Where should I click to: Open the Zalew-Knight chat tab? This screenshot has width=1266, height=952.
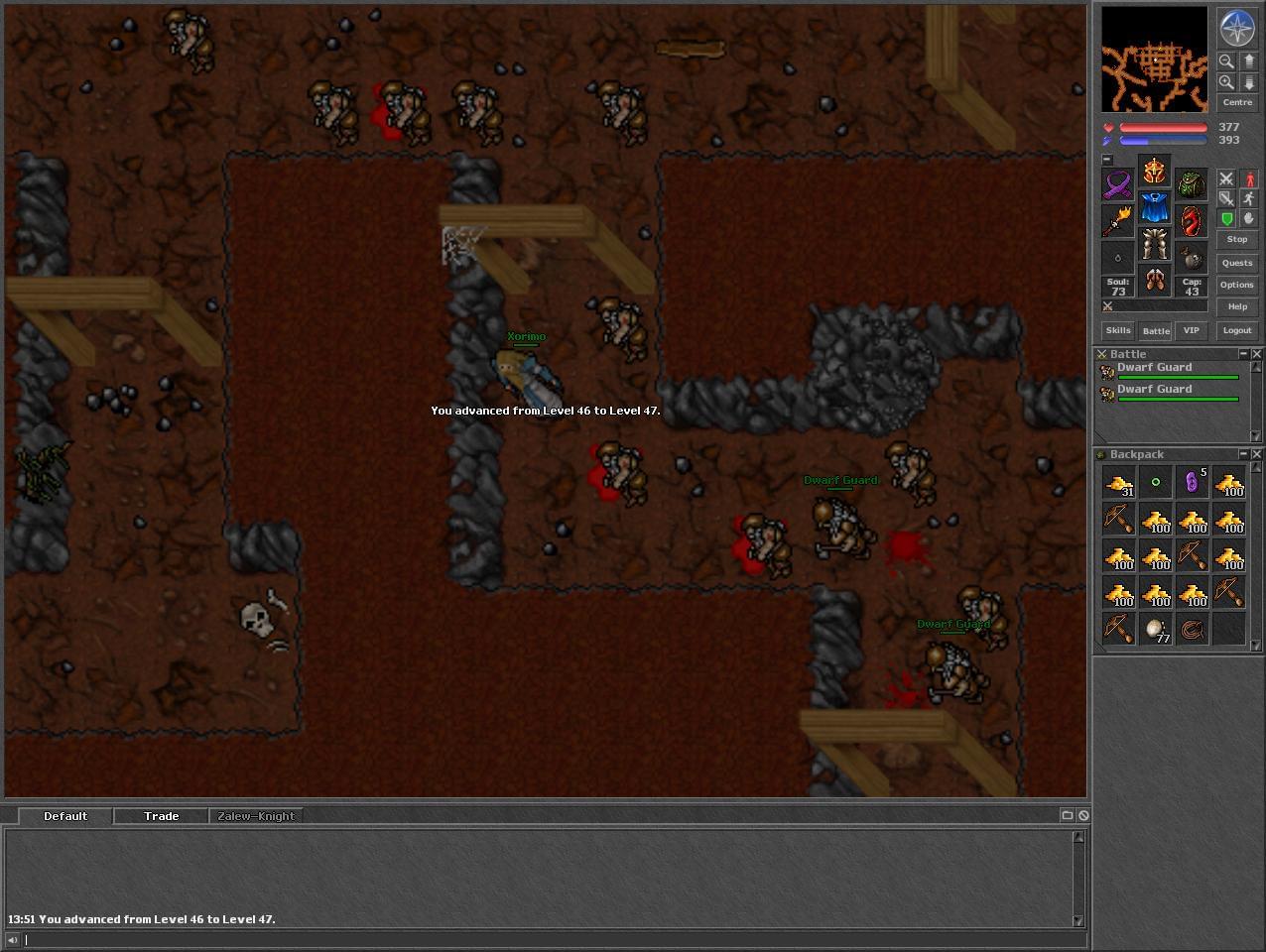point(256,816)
